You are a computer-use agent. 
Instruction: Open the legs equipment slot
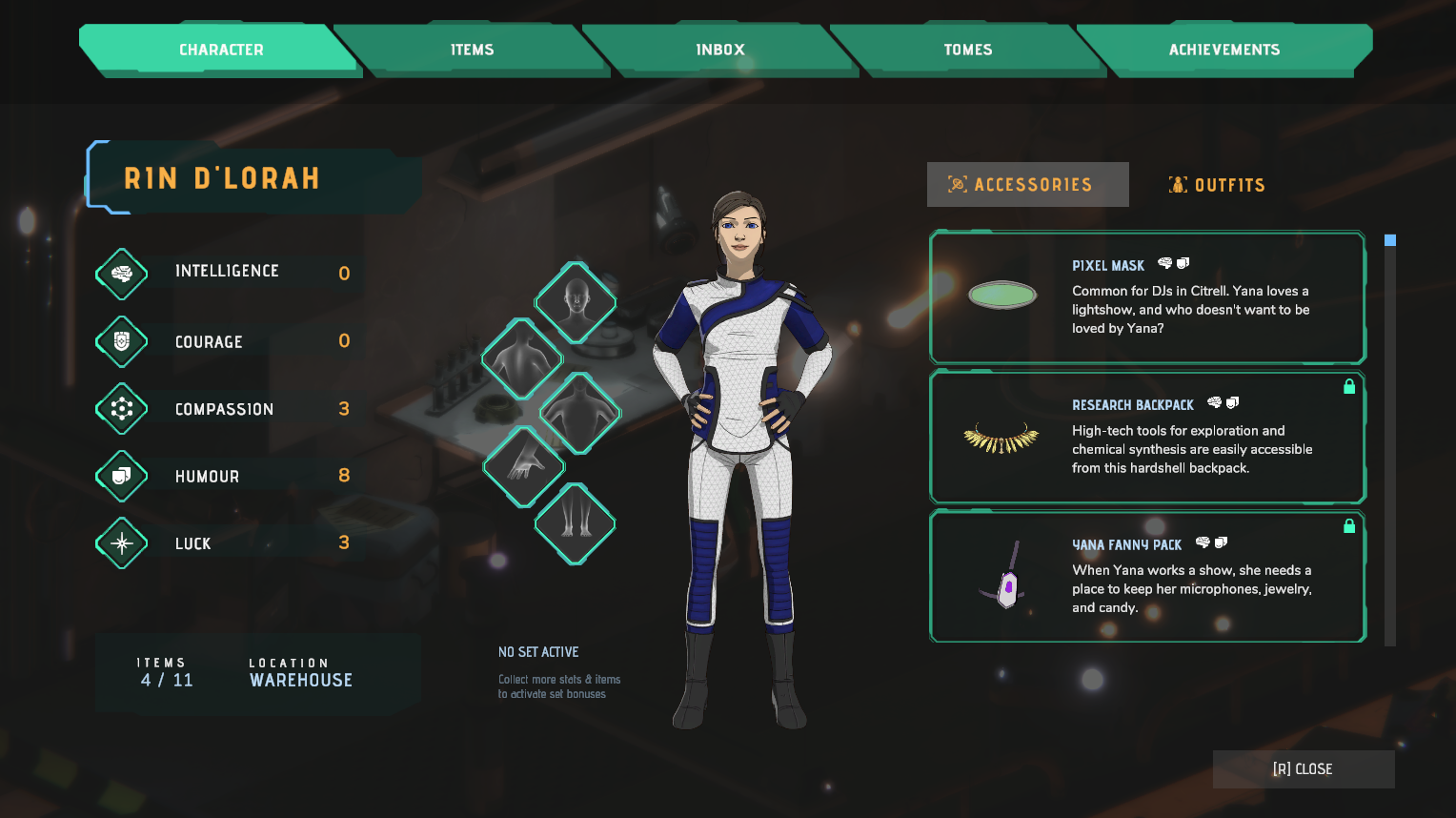pos(576,523)
